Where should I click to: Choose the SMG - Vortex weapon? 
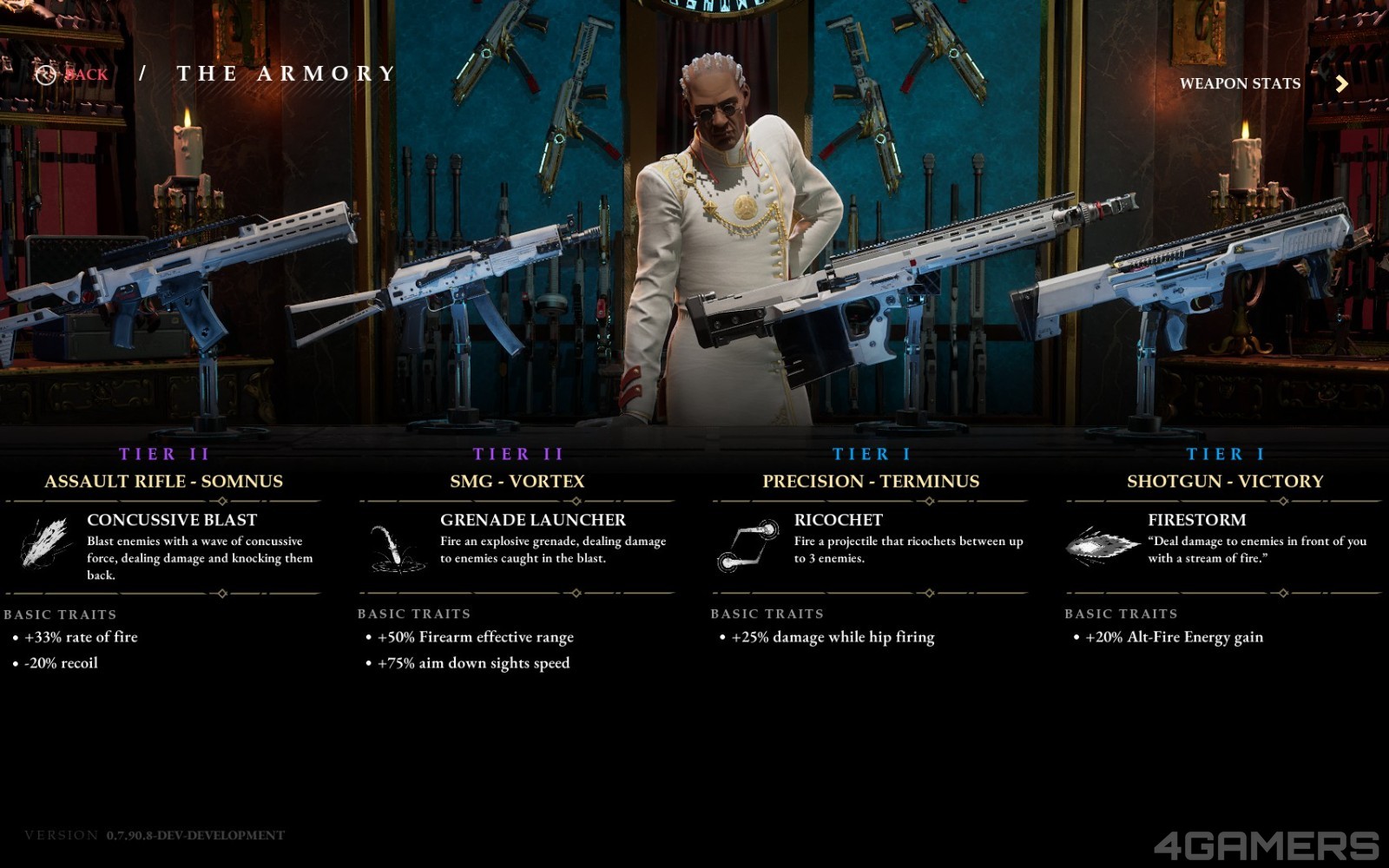click(517, 481)
